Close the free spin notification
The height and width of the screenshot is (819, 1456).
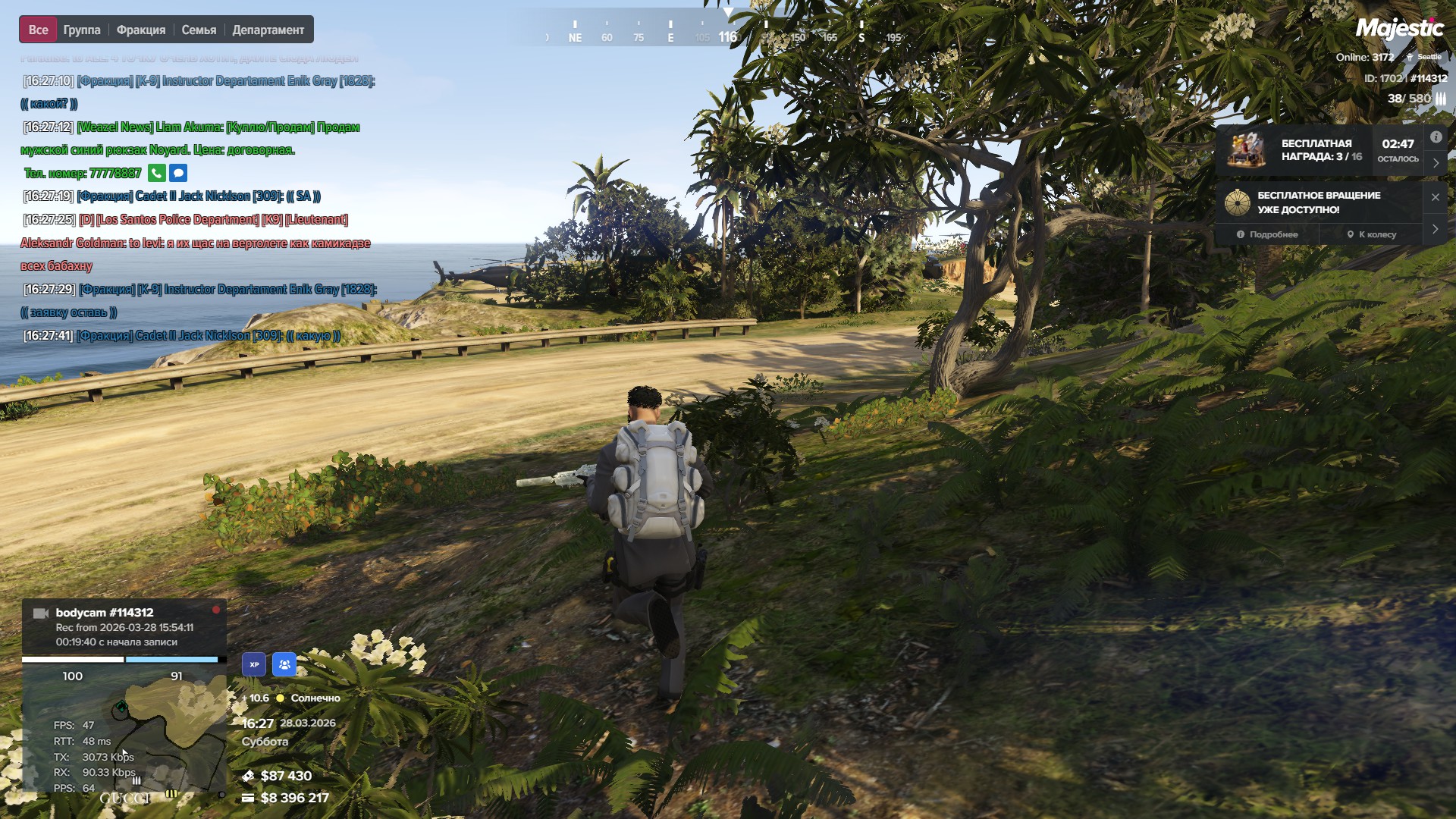(x=1435, y=197)
